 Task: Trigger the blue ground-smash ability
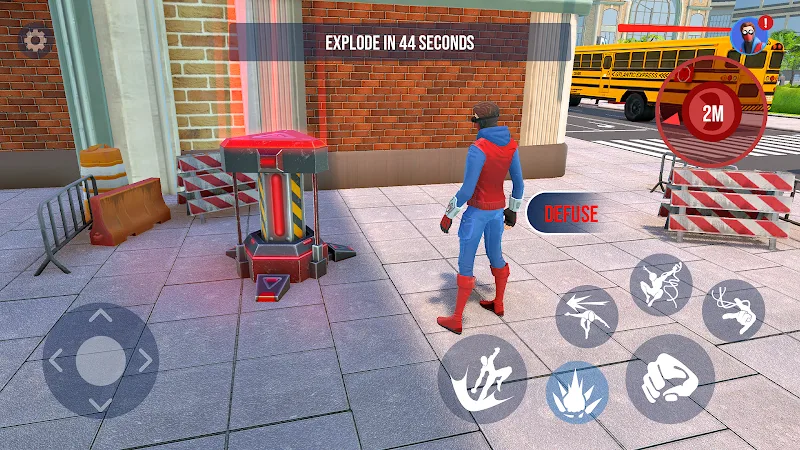(577, 391)
